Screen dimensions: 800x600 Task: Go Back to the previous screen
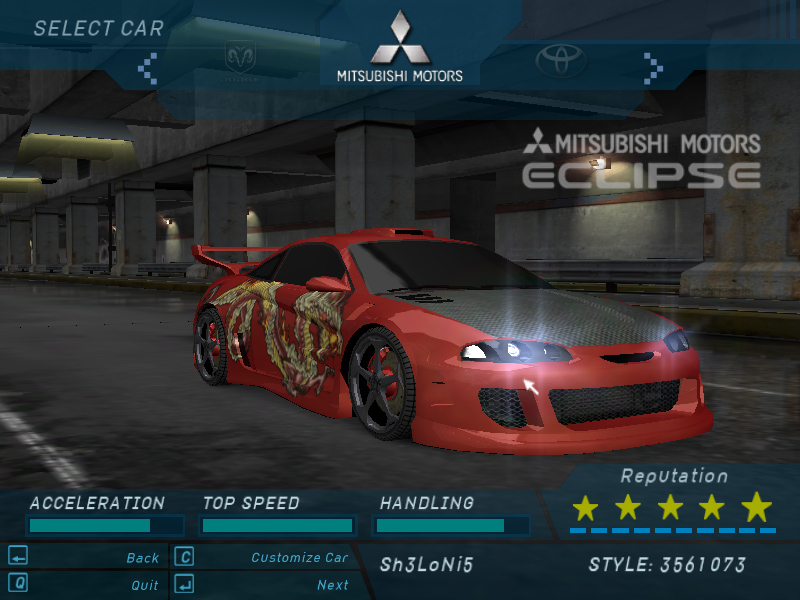tap(142, 558)
